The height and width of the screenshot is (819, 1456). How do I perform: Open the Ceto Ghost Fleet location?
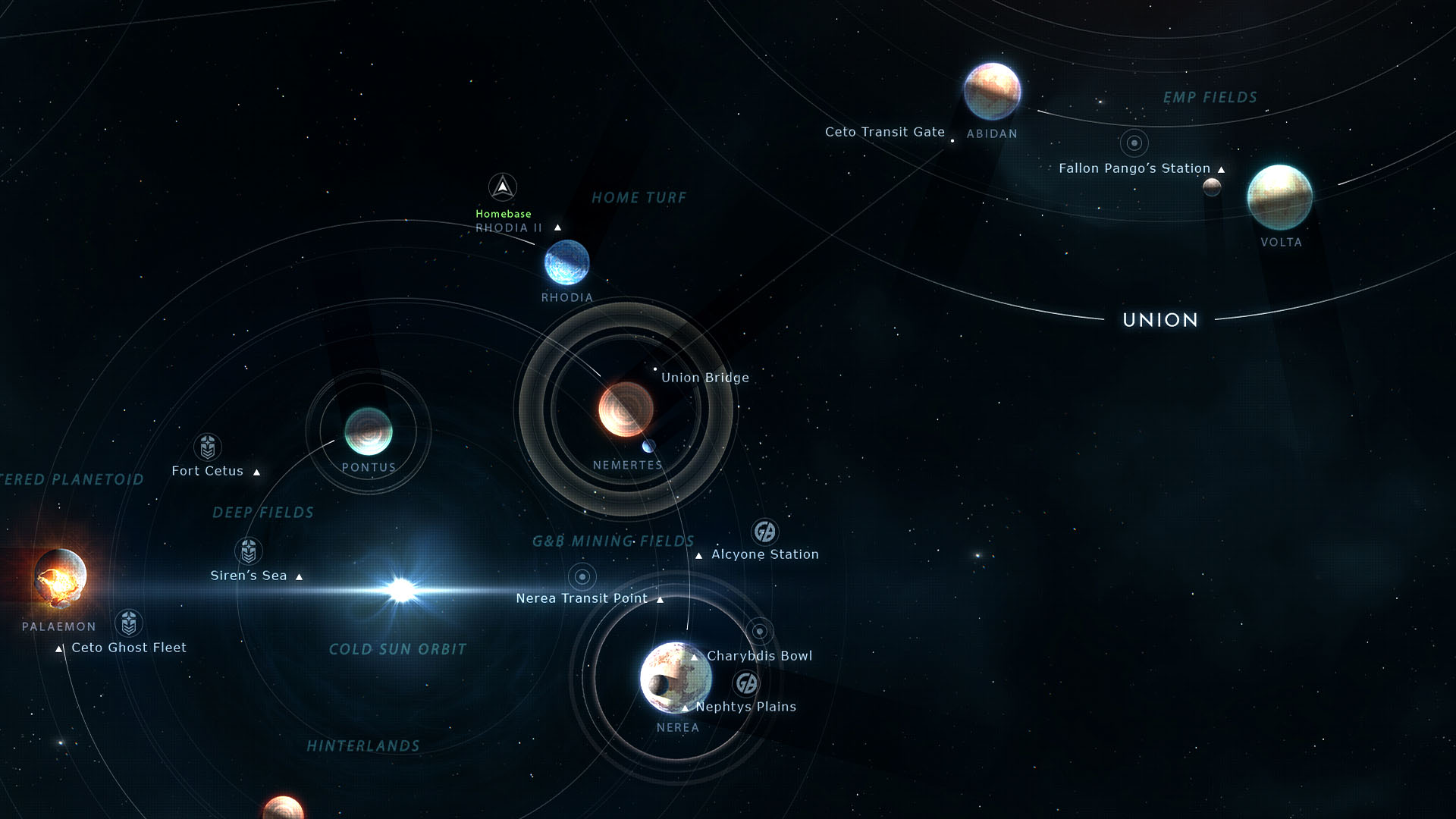click(129, 623)
